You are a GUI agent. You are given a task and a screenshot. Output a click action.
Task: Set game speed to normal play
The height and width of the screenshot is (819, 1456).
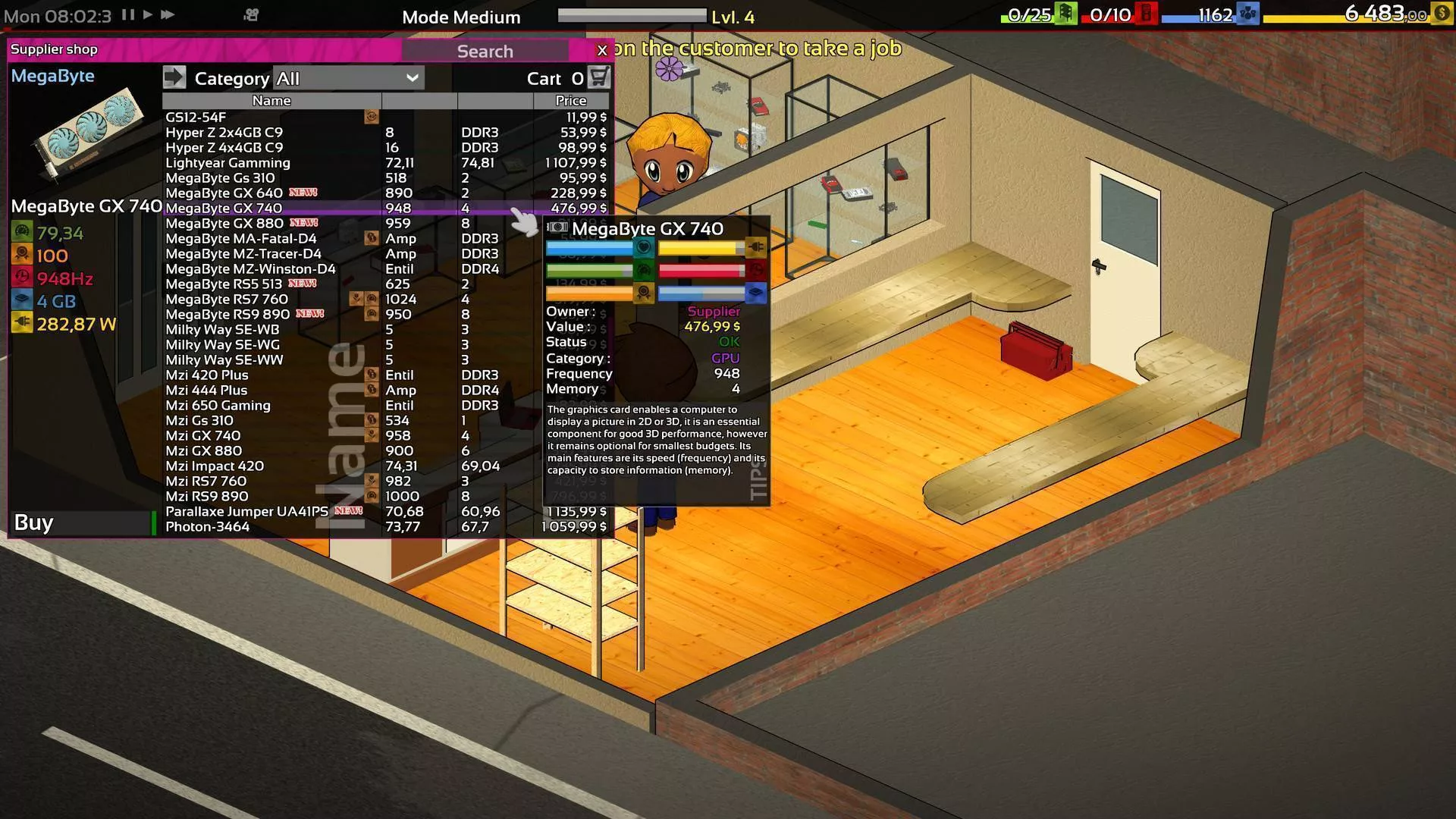pyautogui.click(x=148, y=14)
